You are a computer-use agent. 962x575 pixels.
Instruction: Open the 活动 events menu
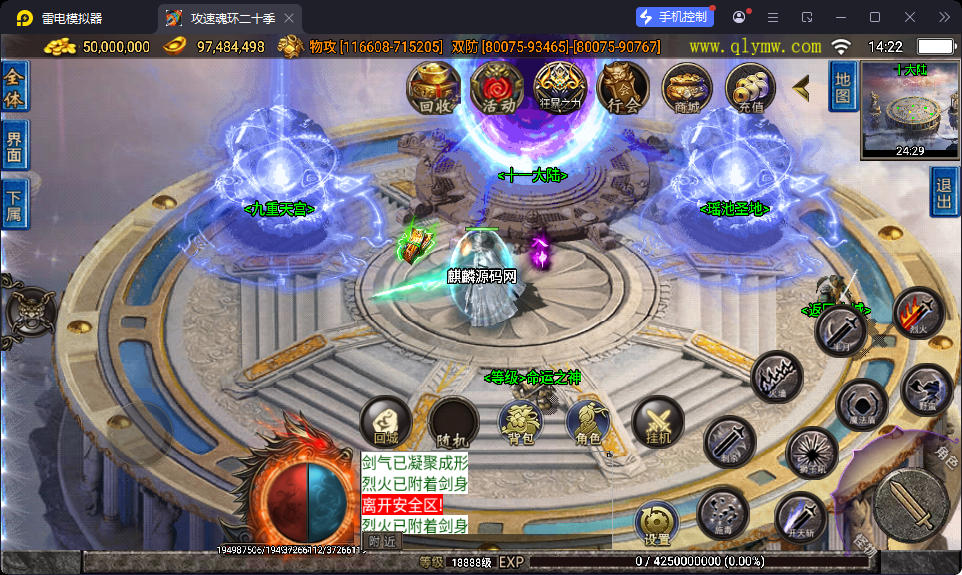[497, 88]
